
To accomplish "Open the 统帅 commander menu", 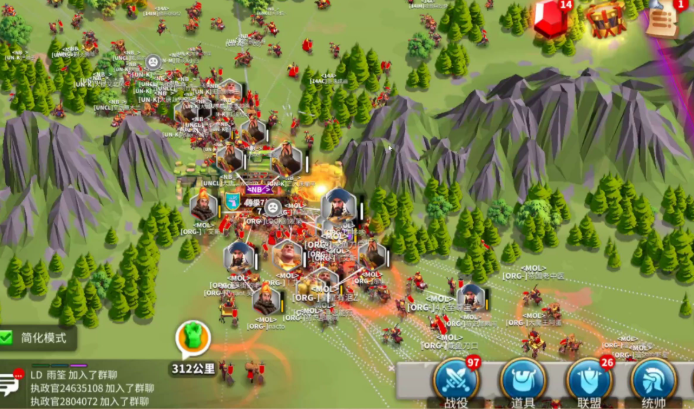I will [x=655, y=380].
